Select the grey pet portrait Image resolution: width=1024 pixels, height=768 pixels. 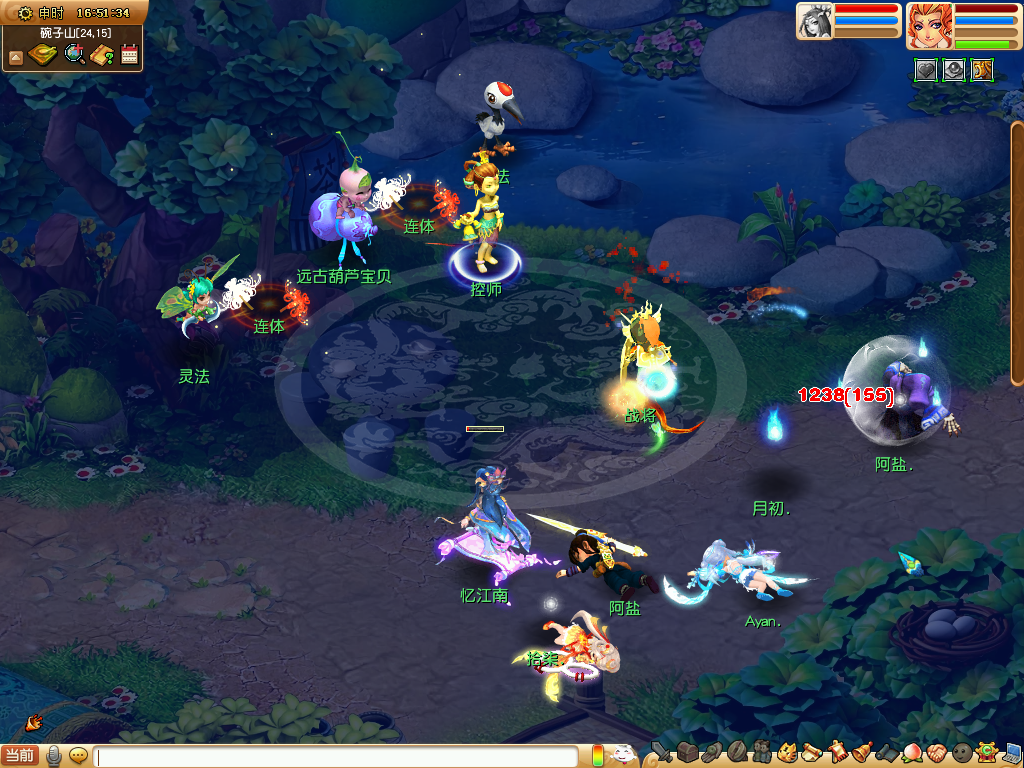tap(814, 21)
